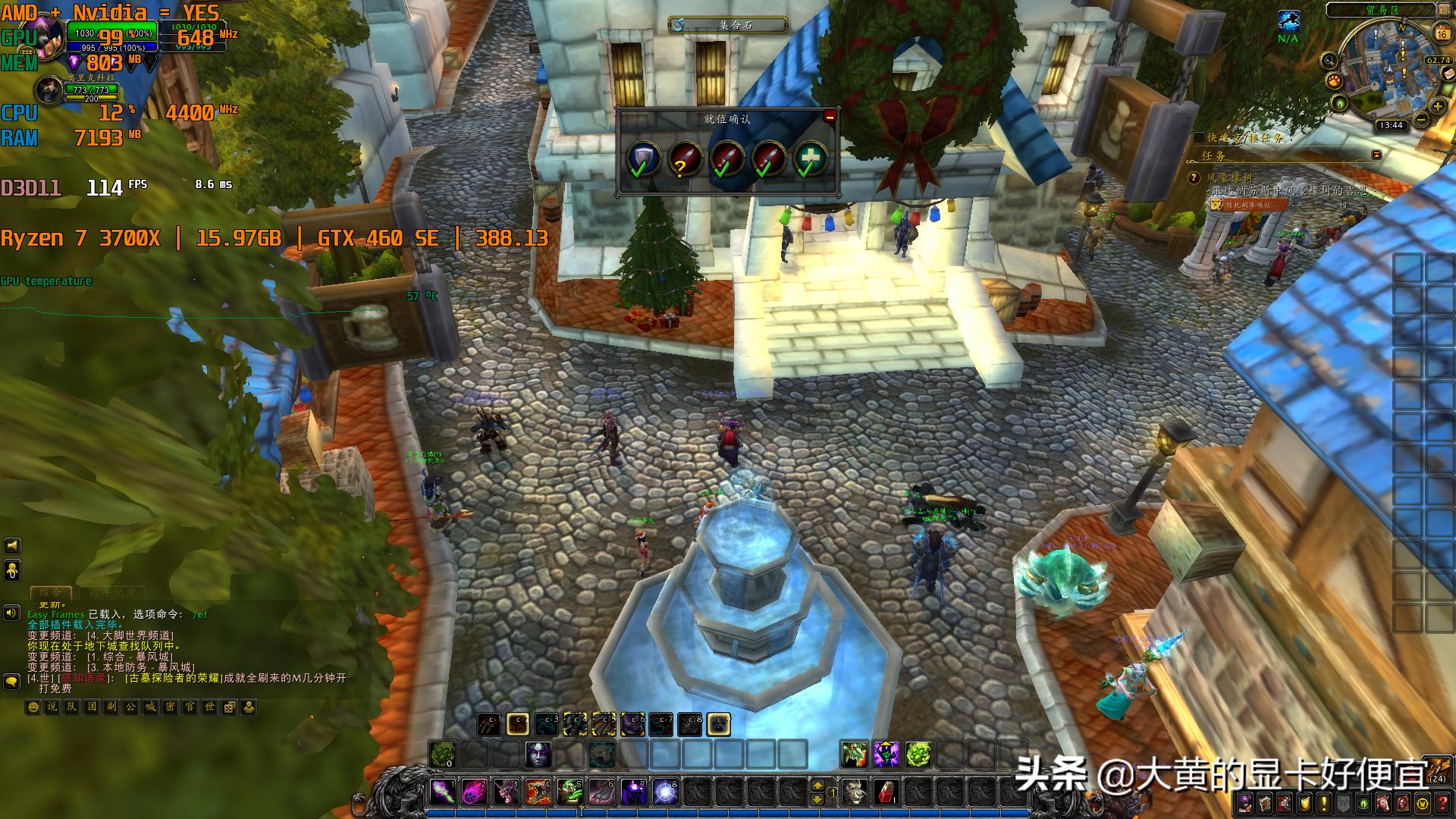Choose the 说 say channel button
The height and width of the screenshot is (819, 1456).
pyautogui.click(x=52, y=707)
